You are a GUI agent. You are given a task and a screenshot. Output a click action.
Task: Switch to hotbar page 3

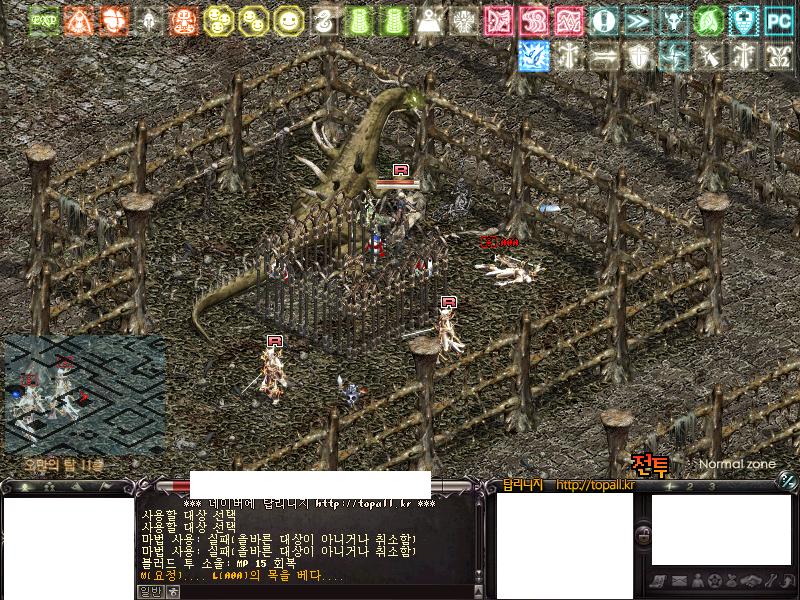[x=711, y=487]
